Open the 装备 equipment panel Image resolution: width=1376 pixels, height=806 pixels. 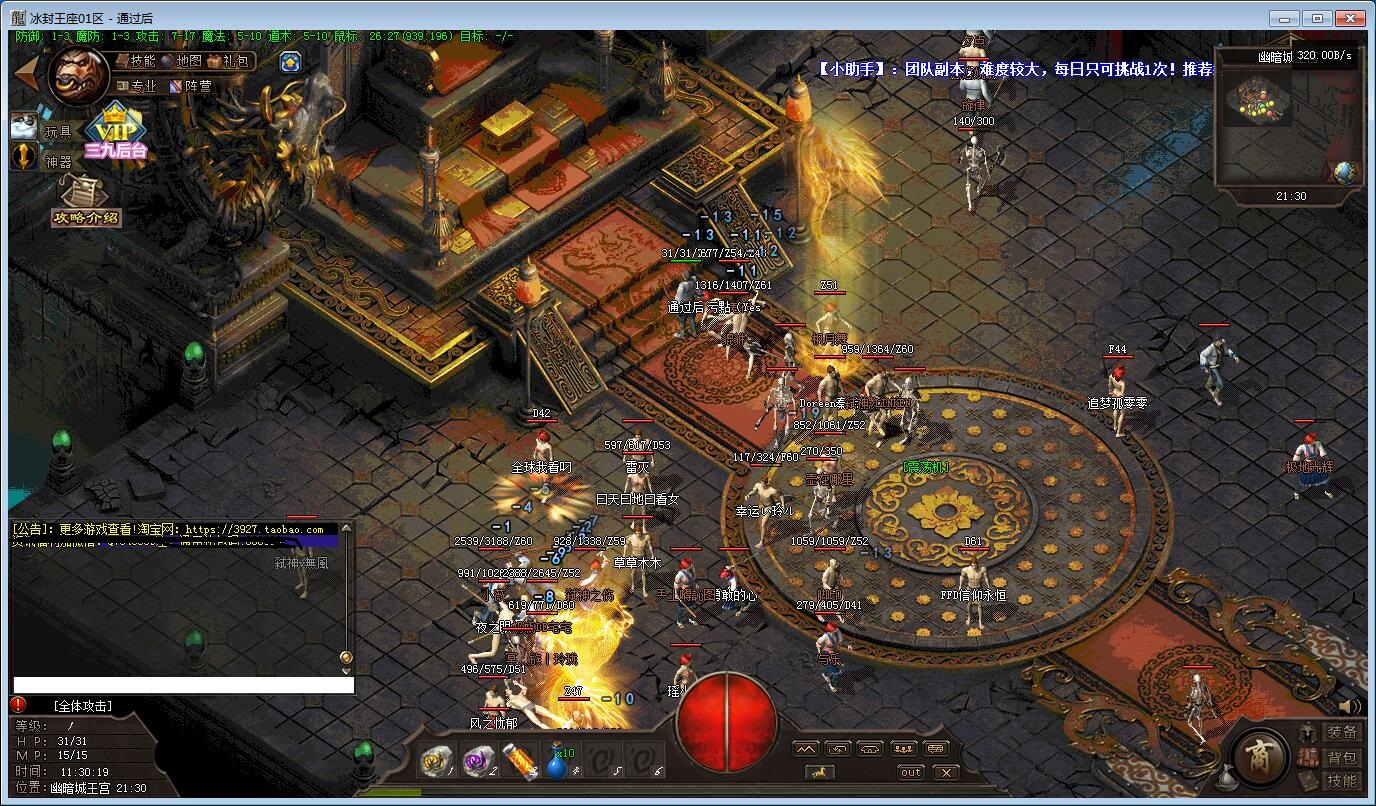coord(1341,733)
